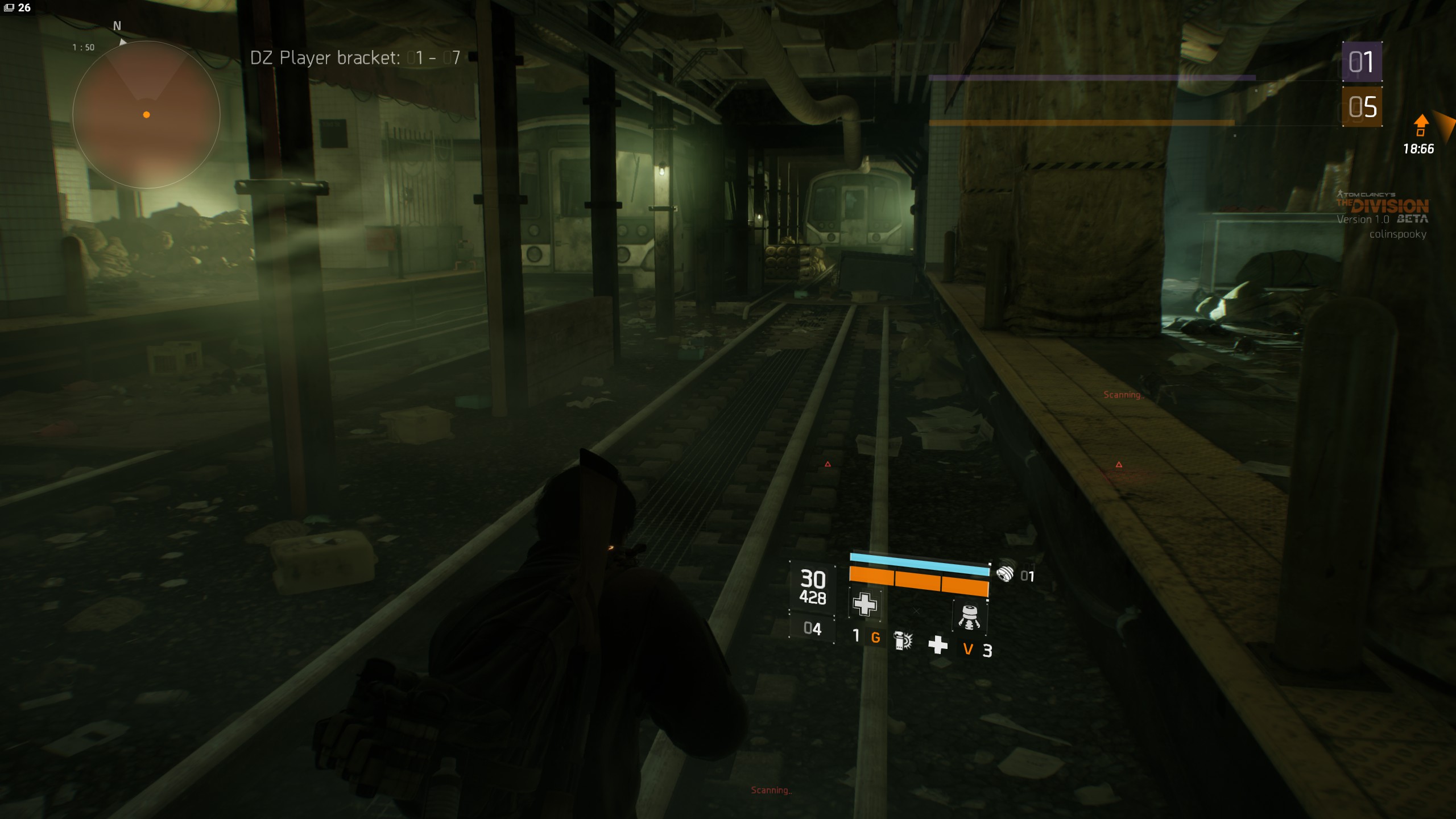
Task: Use the medkit plus icon
Action: tap(938, 644)
